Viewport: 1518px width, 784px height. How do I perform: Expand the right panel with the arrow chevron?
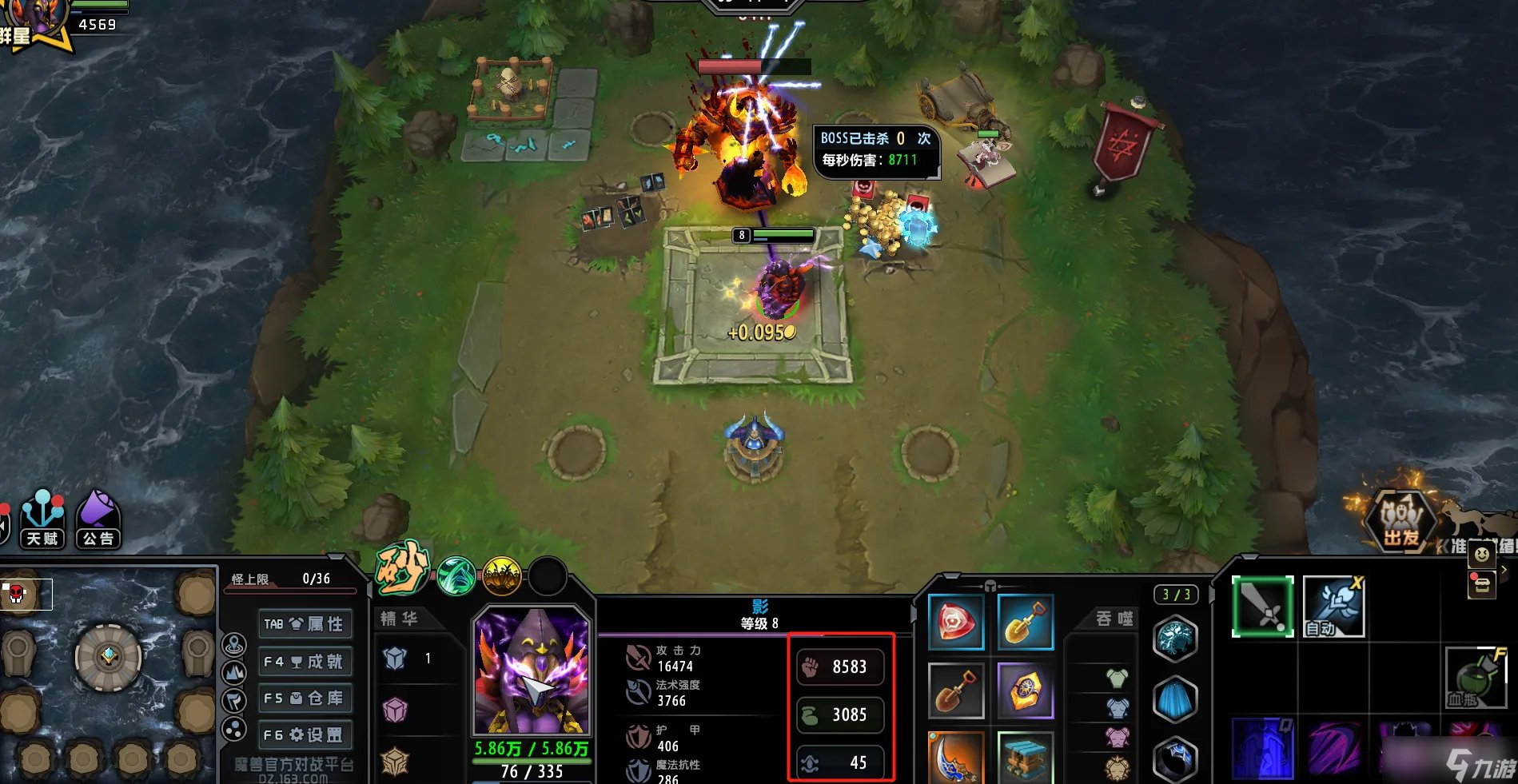(x=1504, y=570)
